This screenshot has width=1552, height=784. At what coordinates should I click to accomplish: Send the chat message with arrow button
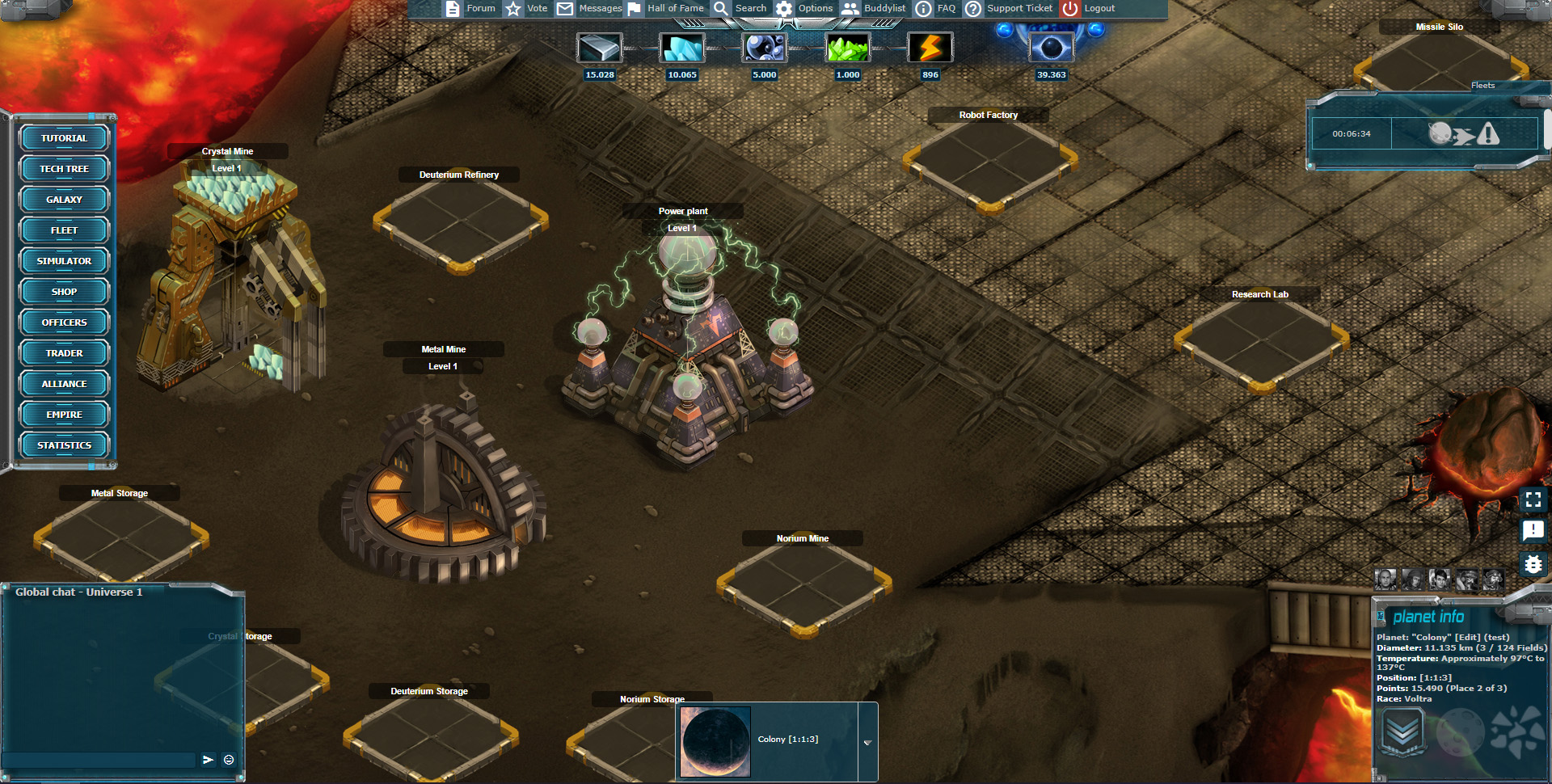208,760
